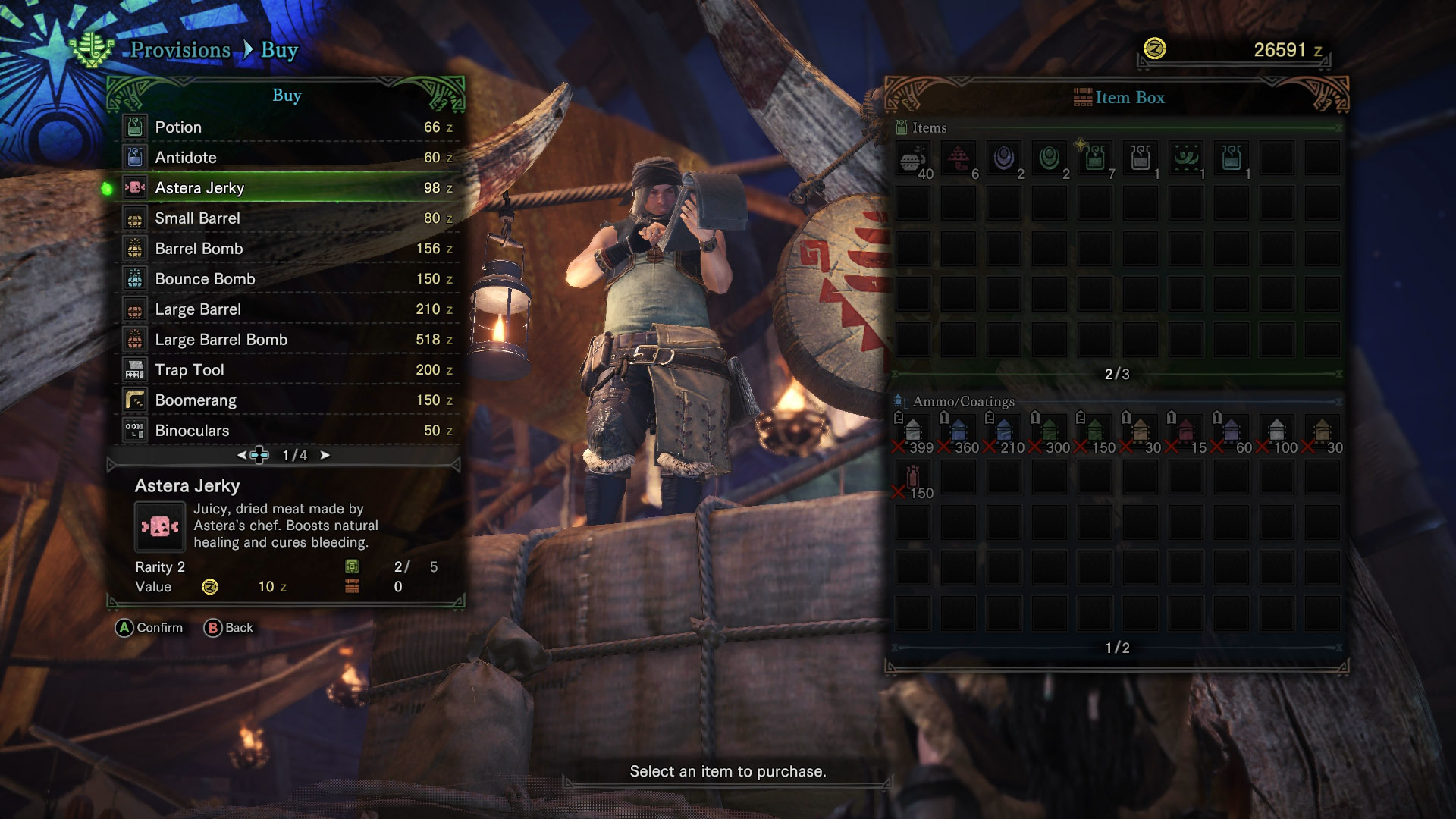Select the item box slot holding 40
Viewport: 1456px width, 819px height.
tap(913, 159)
